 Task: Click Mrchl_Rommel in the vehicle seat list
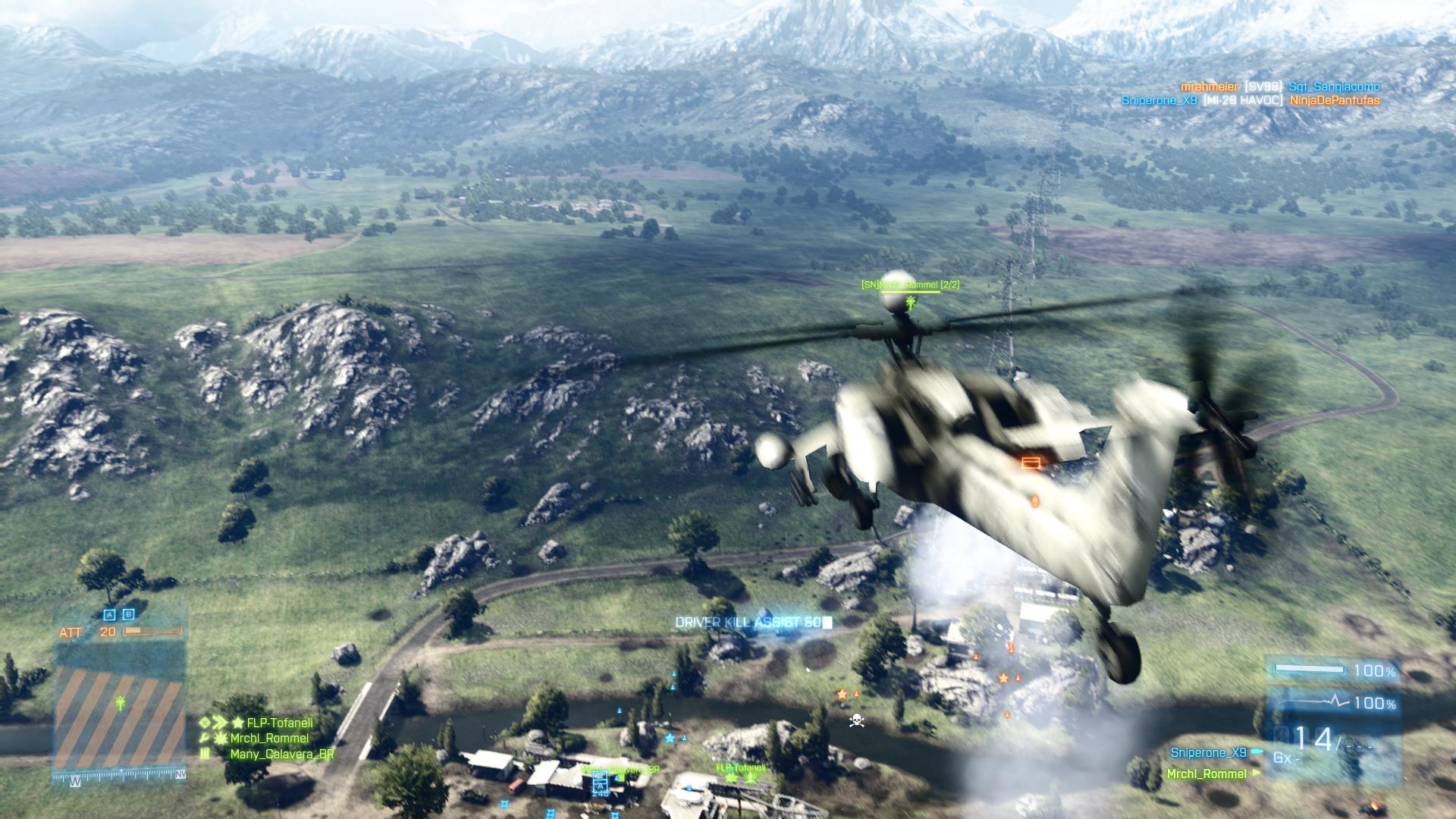coord(1207,773)
